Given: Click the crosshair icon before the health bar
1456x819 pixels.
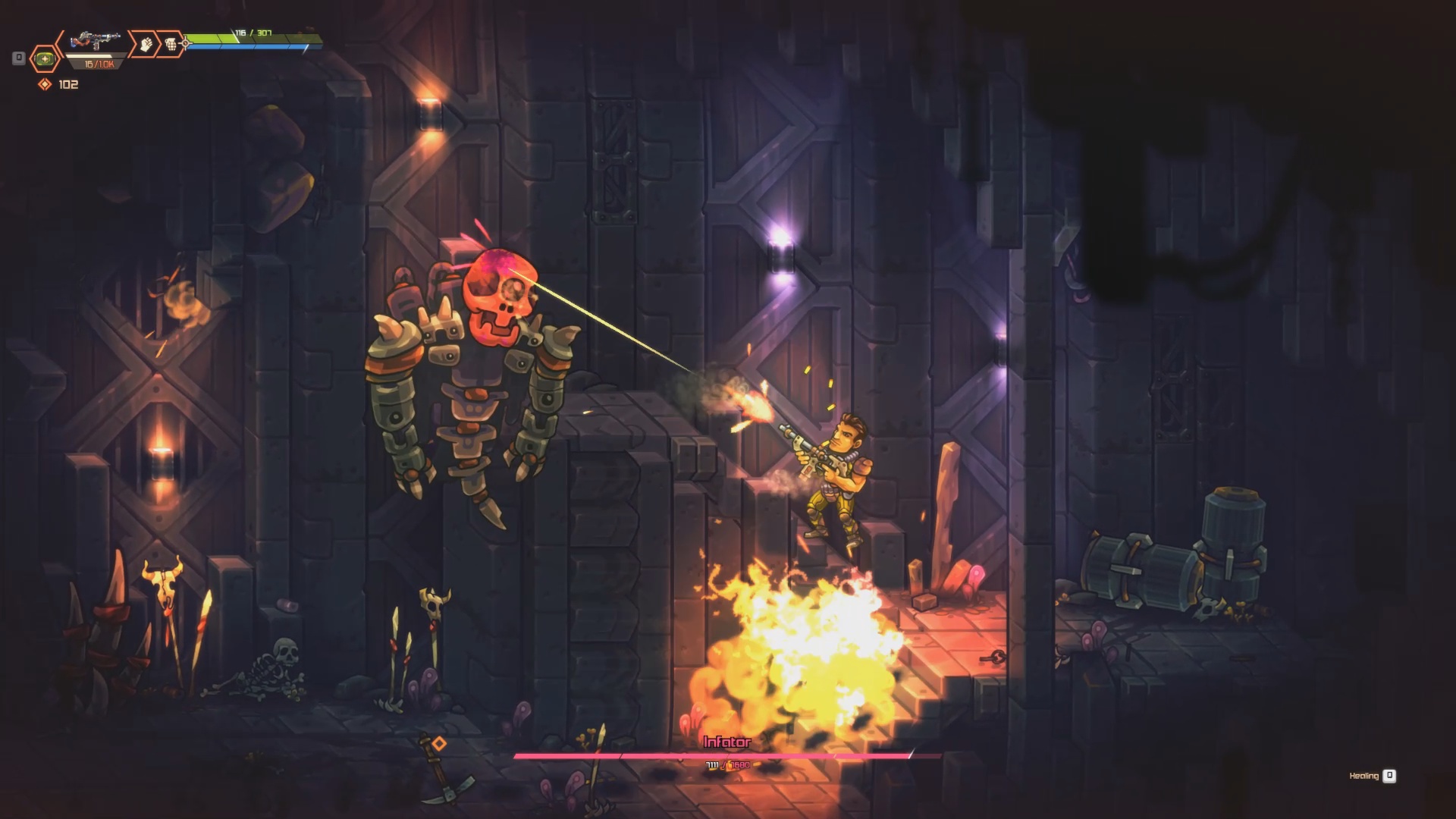Looking at the screenshot, I should tap(186, 42).
